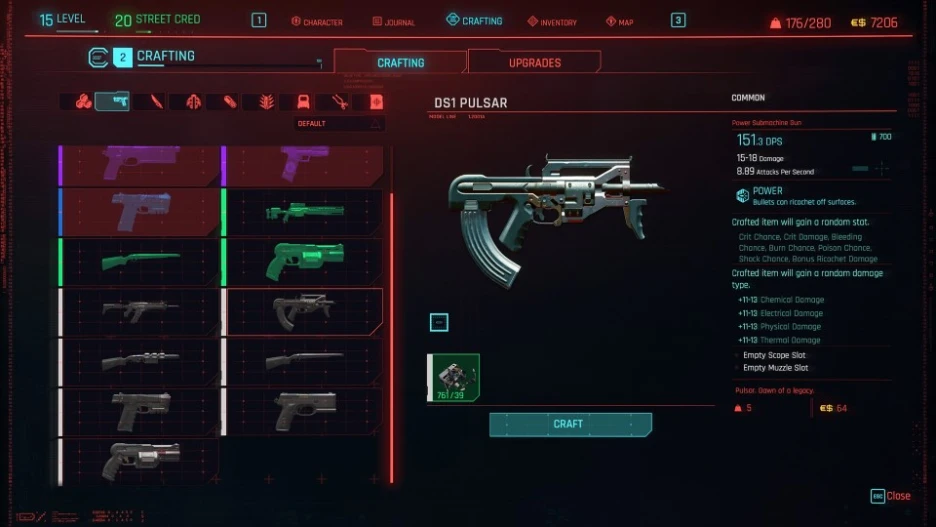This screenshot has width=936, height=527.
Task: Open the Map screen
Action: pyautogui.click(x=620, y=21)
